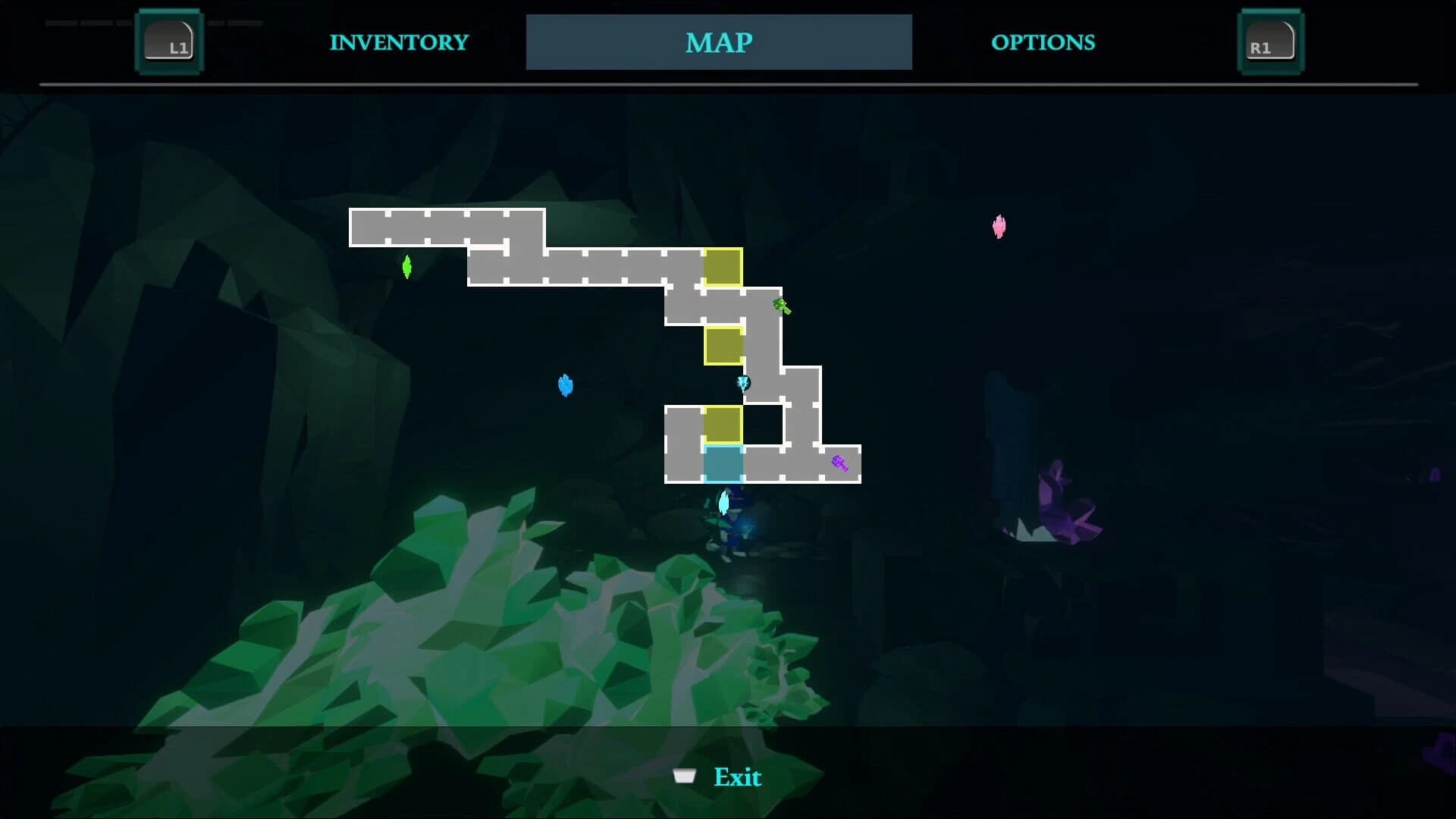
Task: Click the topmost yellow highlighted room
Action: 724,267
